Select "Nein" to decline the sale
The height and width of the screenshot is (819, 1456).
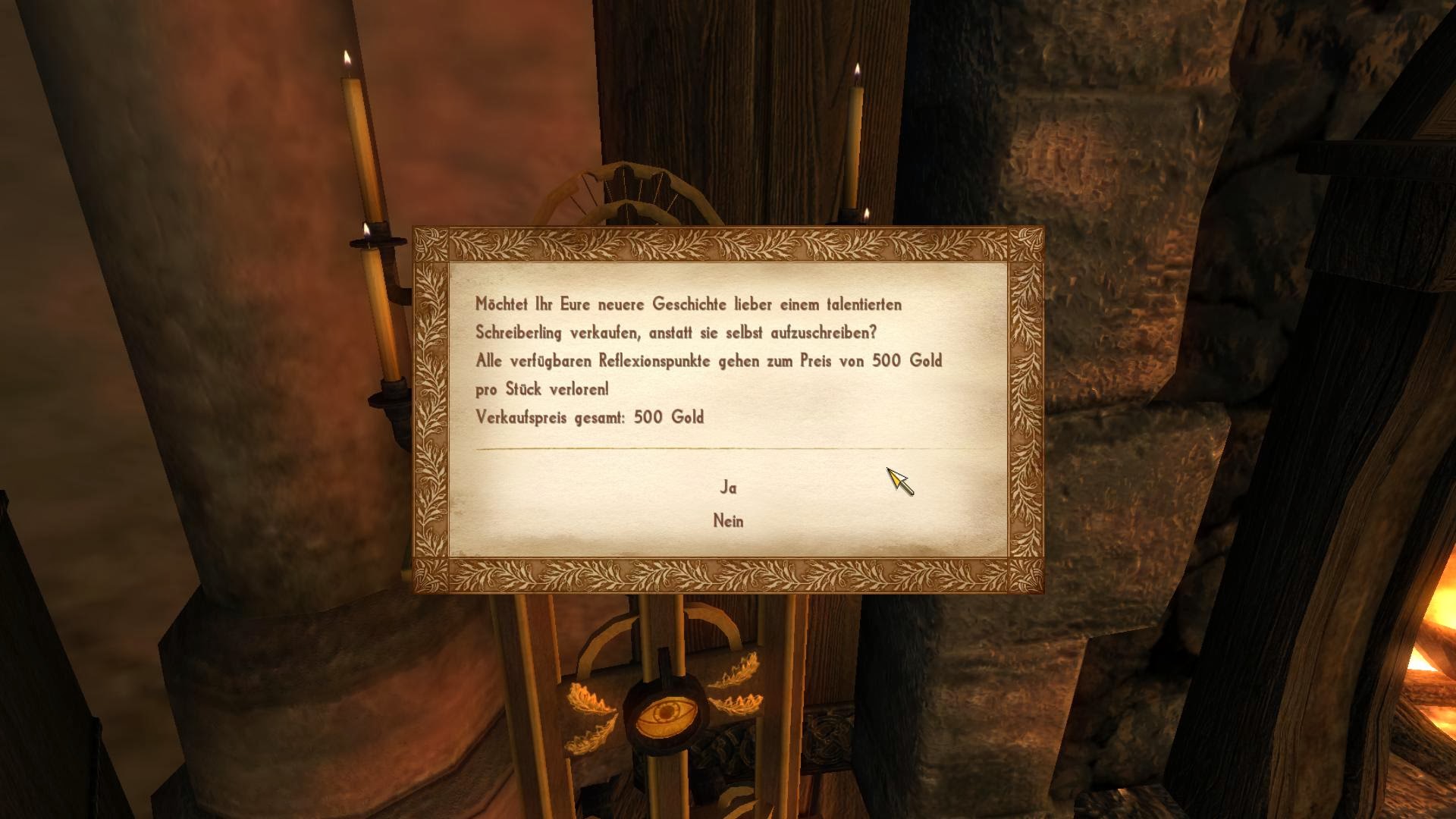(x=728, y=521)
